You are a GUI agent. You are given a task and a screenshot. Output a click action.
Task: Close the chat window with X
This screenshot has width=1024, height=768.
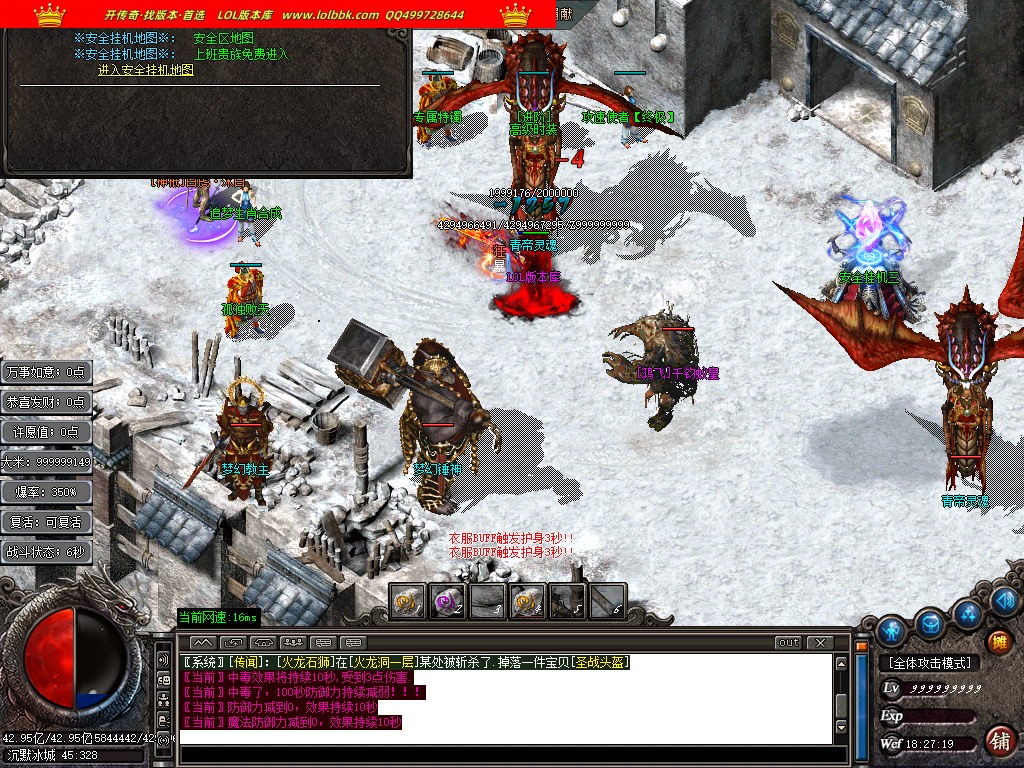[x=820, y=642]
